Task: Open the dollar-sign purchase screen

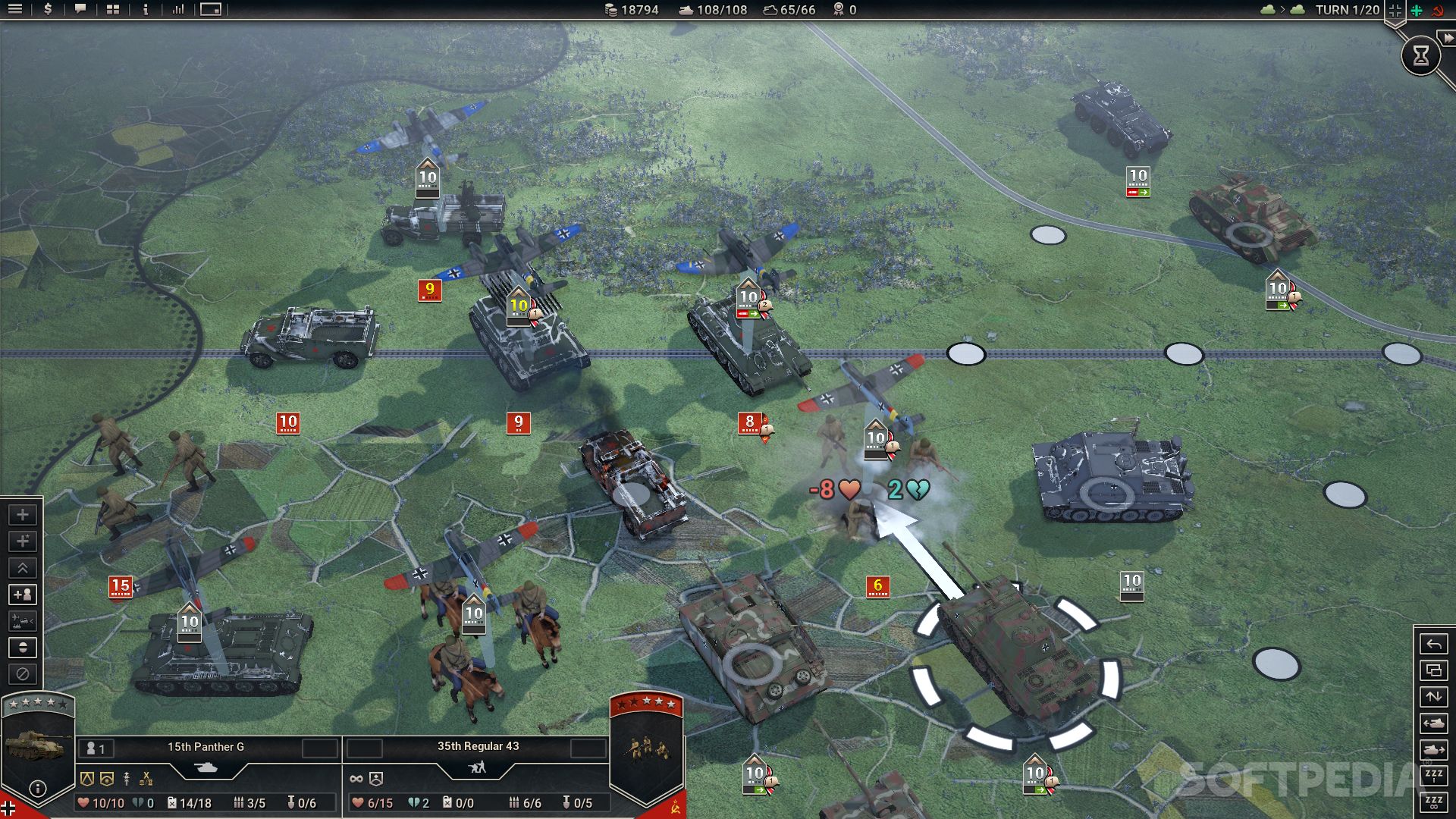Action: coord(48,10)
